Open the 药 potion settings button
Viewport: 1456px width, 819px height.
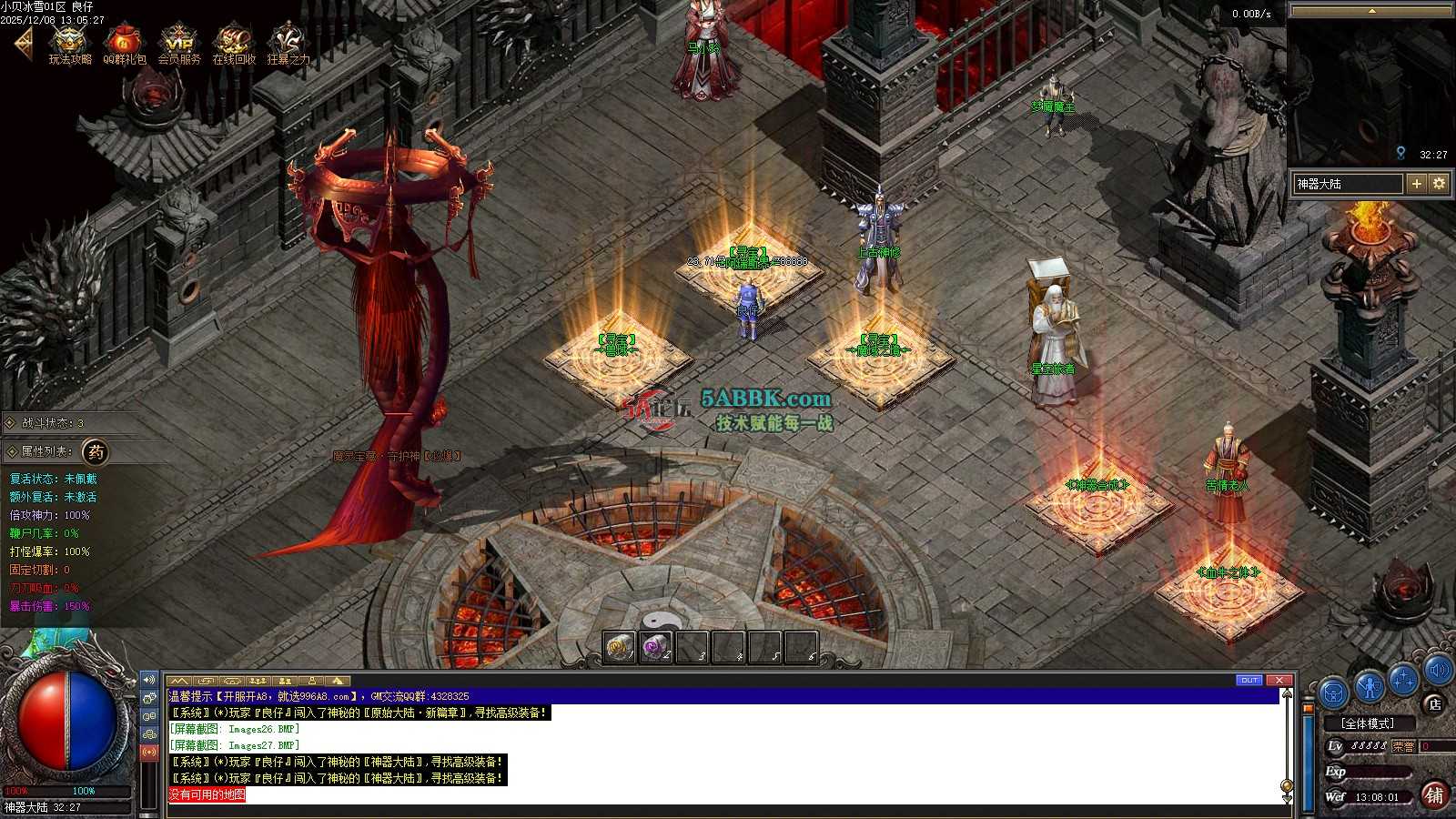pos(96,451)
